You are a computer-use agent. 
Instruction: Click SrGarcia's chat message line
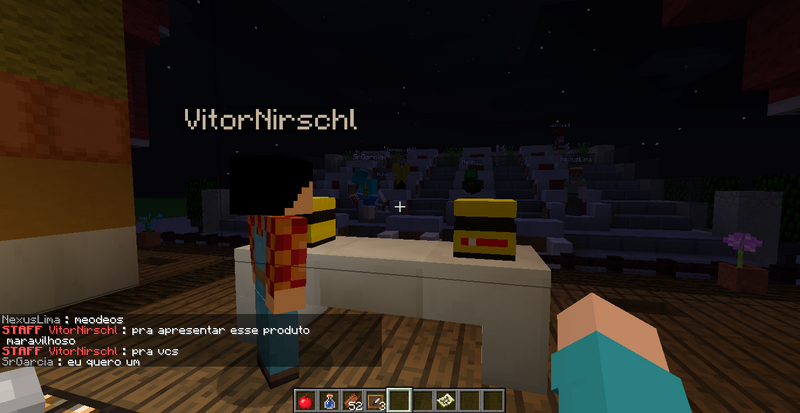coord(70,362)
